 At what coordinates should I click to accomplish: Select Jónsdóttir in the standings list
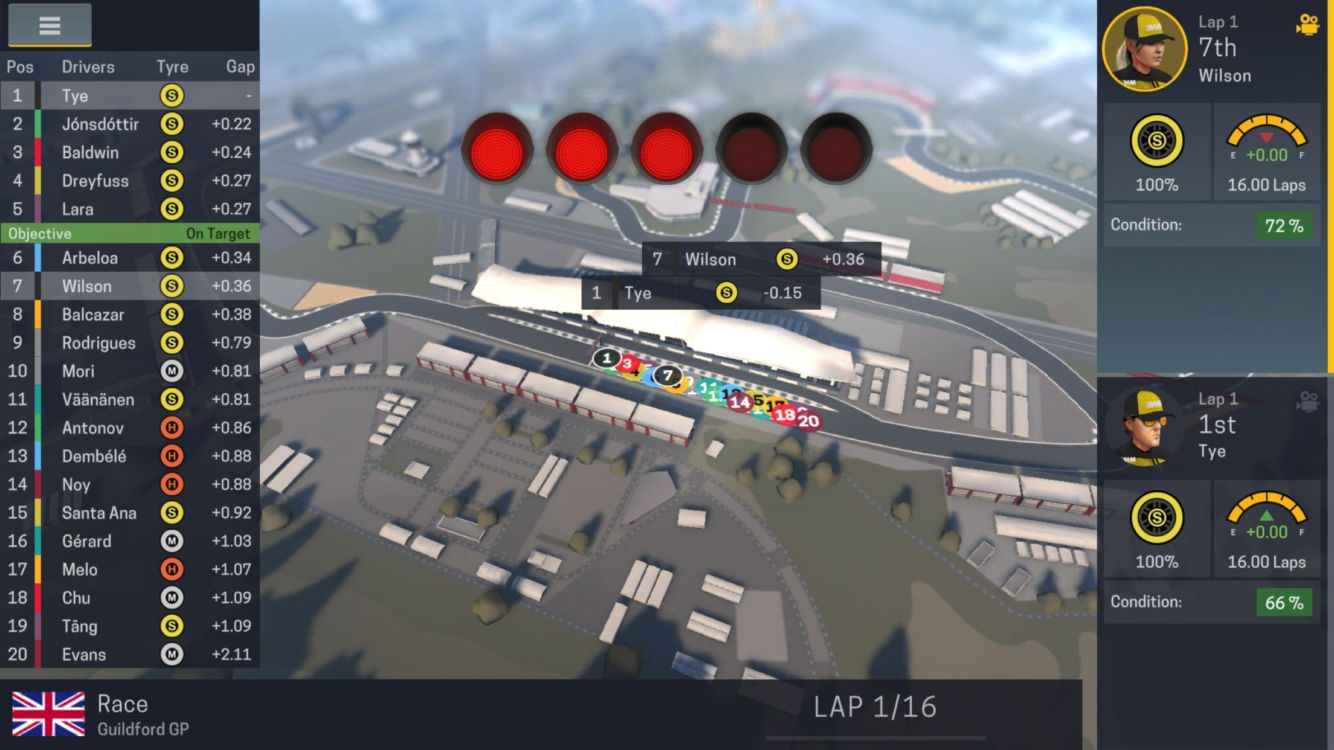click(129, 124)
